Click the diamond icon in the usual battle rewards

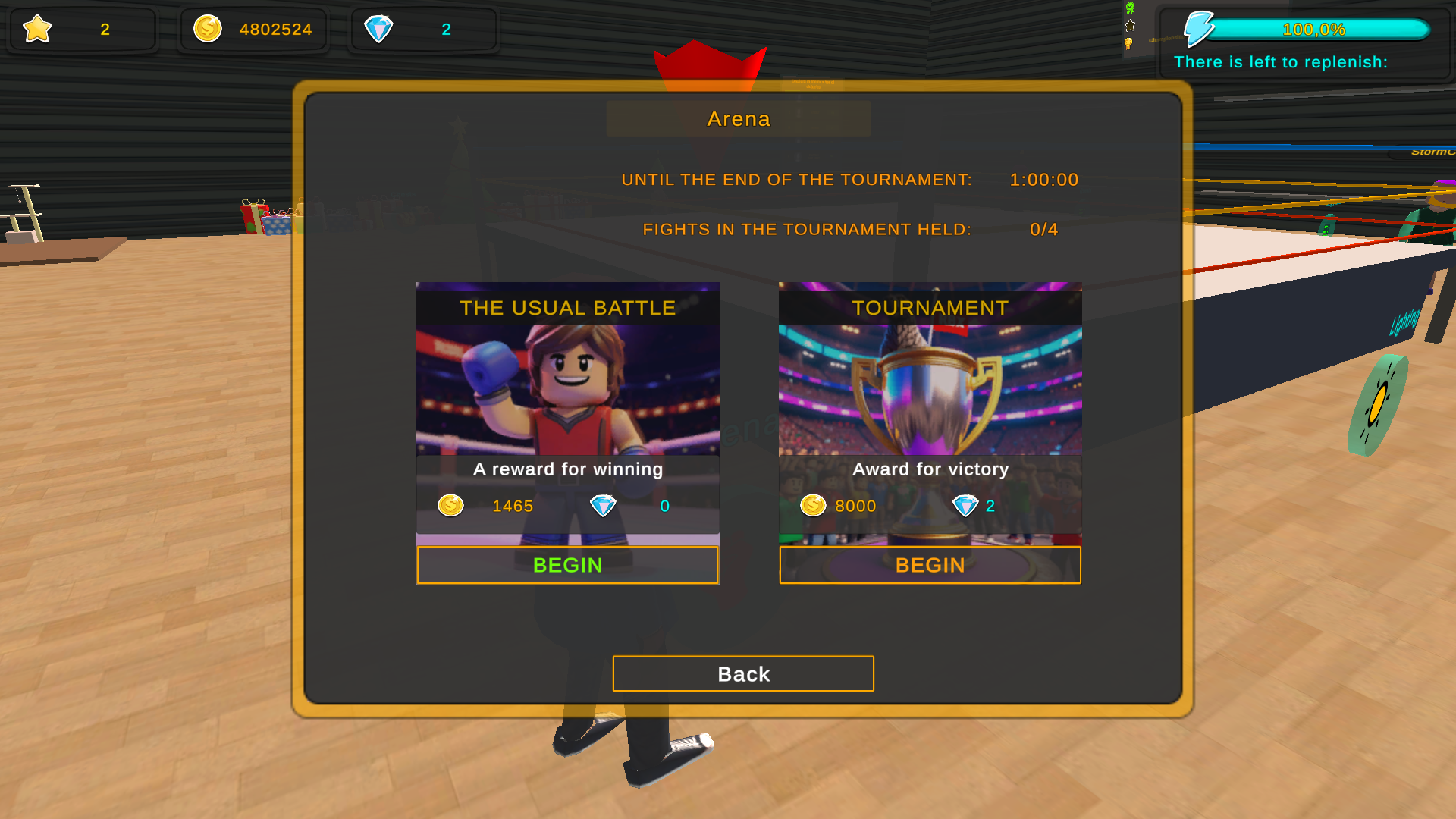603,506
